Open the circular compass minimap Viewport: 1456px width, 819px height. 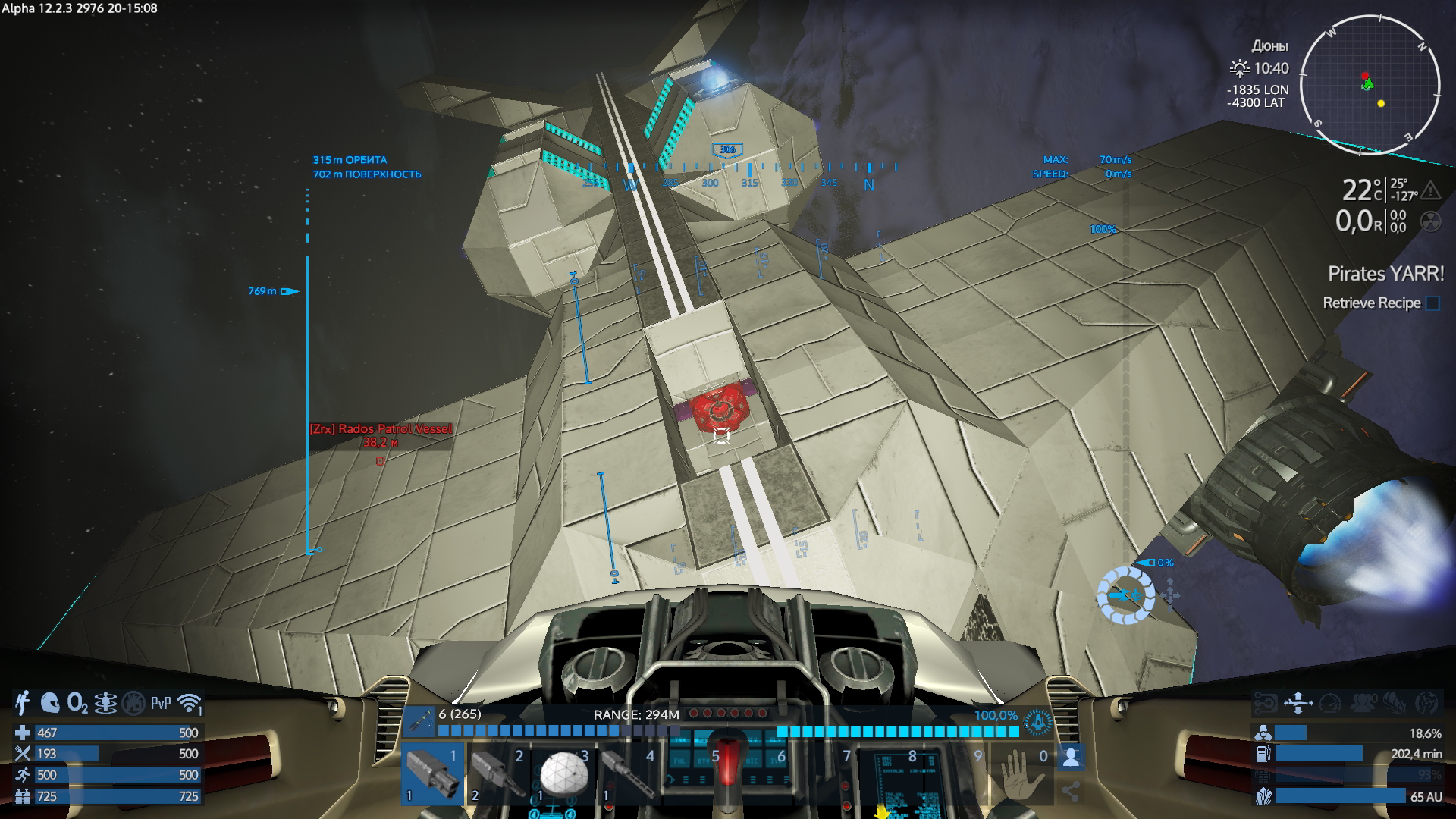(x=1370, y=85)
